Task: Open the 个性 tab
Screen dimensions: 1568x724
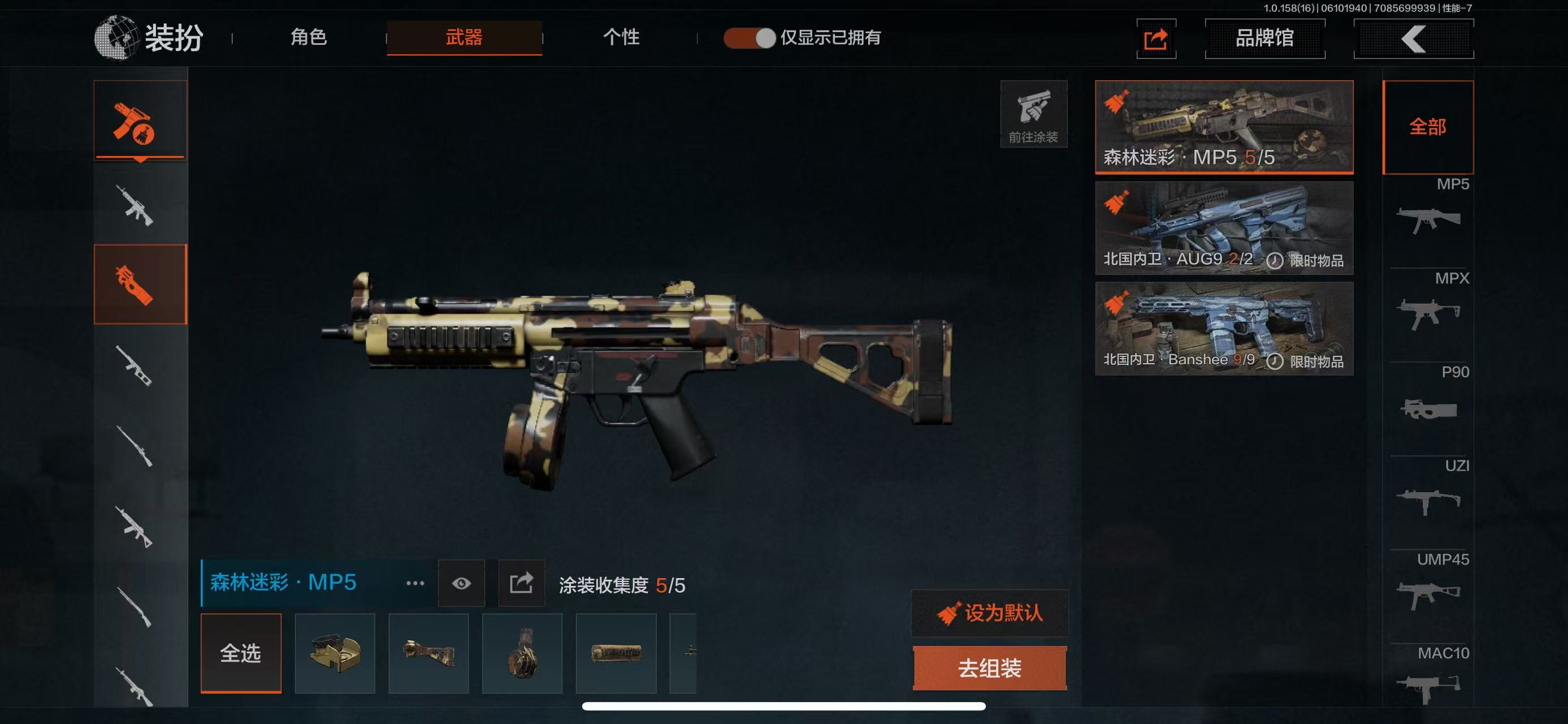Action: point(621,38)
